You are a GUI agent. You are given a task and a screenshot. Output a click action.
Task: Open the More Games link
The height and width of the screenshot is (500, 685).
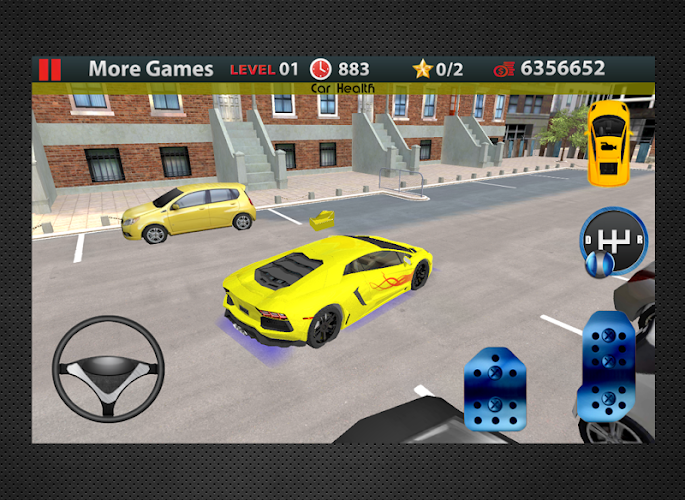click(x=151, y=69)
